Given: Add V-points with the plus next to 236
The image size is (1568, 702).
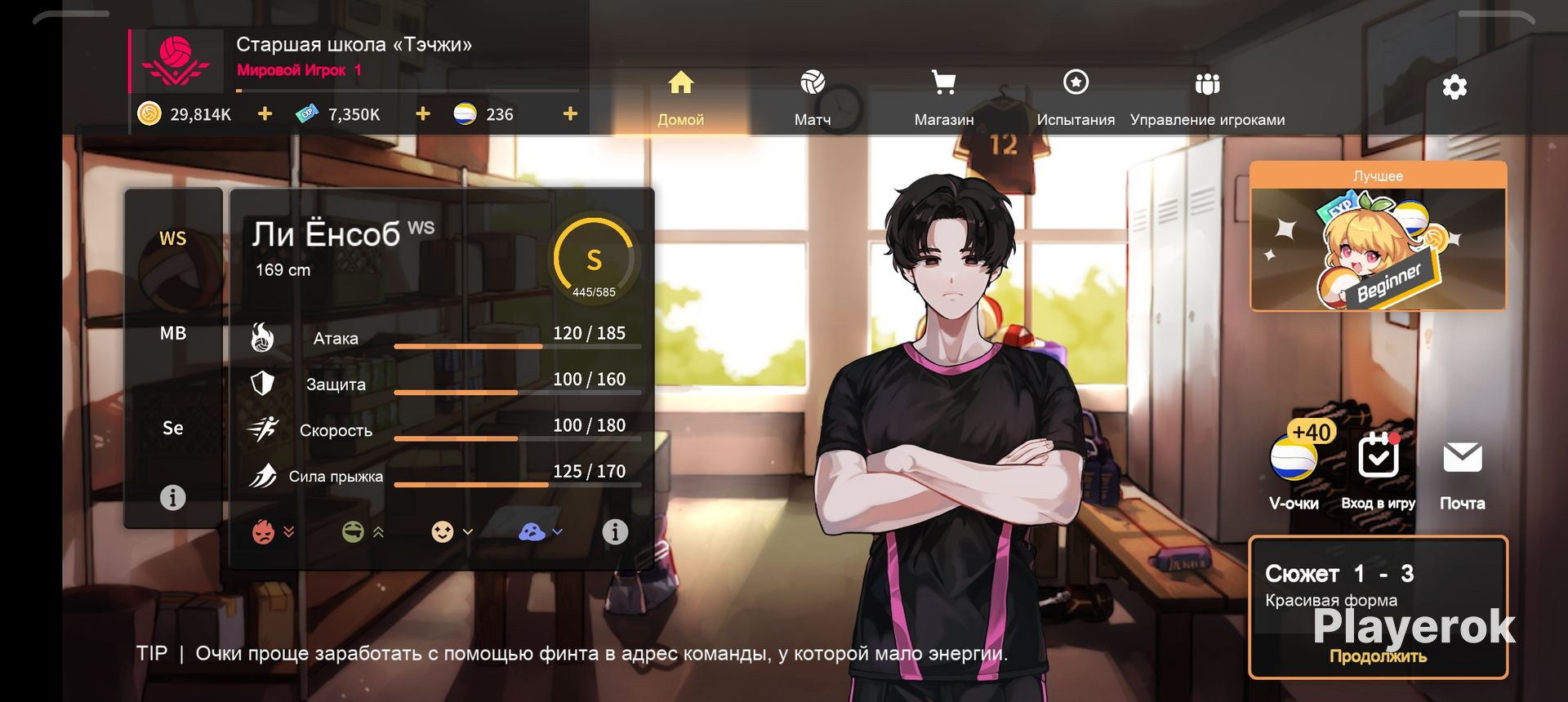Looking at the screenshot, I should [570, 114].
